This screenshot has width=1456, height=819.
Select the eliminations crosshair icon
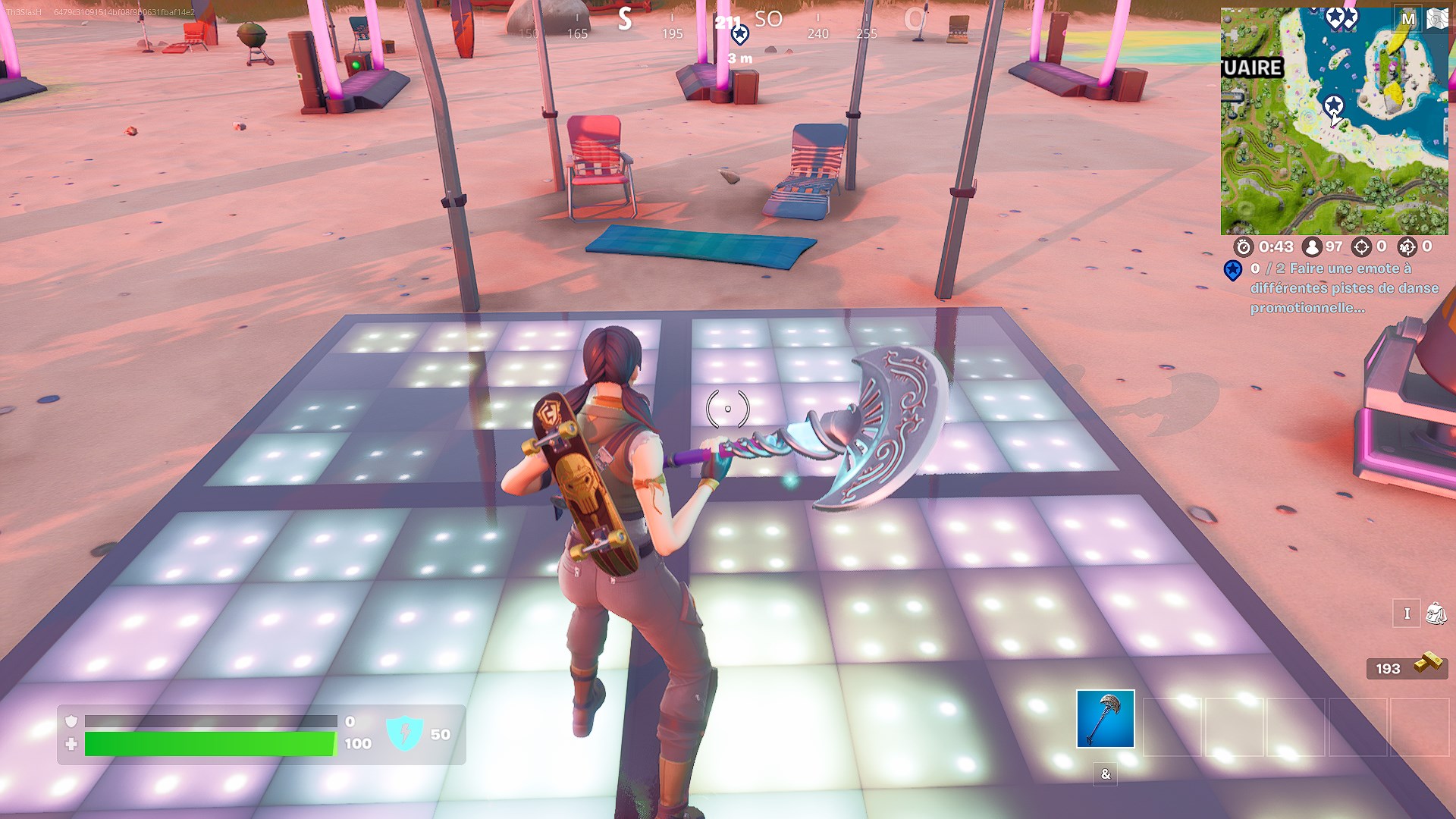pyautogui.click(x=1361, y=247)
